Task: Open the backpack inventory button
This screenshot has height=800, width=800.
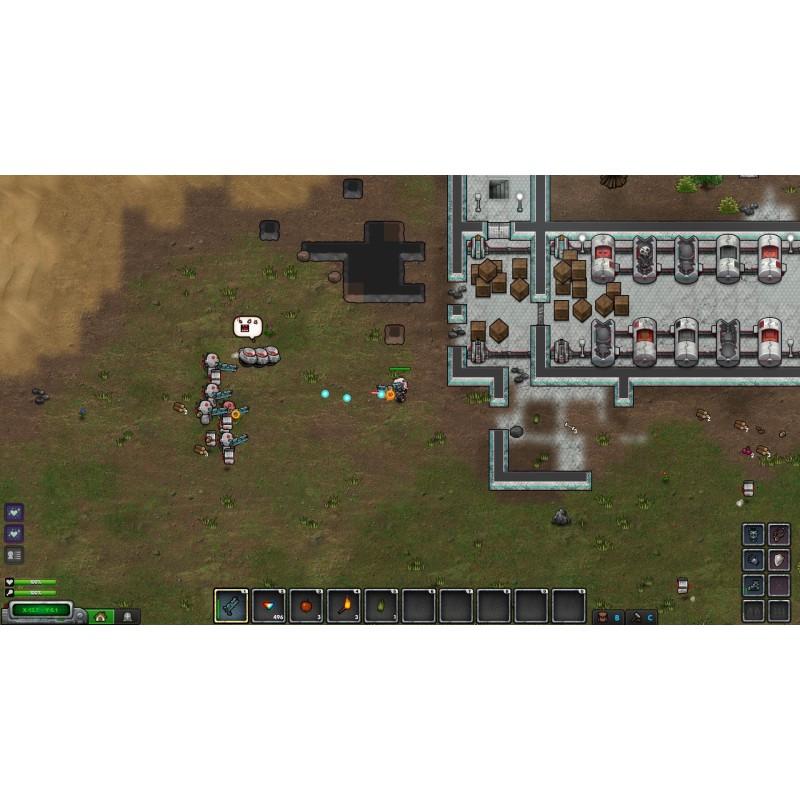Action: pos(602,617)
